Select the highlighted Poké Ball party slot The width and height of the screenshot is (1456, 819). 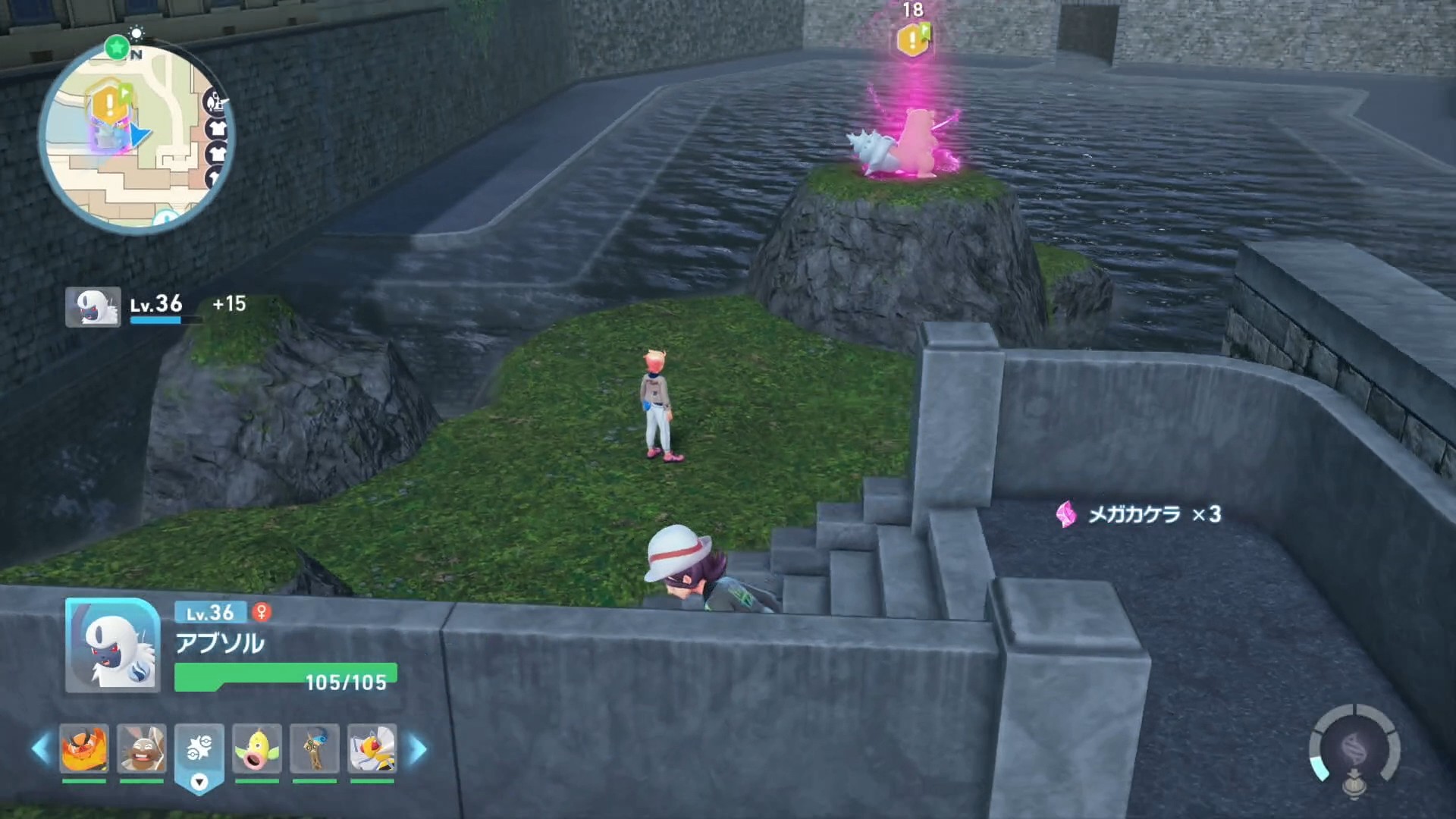click(199, 750)
